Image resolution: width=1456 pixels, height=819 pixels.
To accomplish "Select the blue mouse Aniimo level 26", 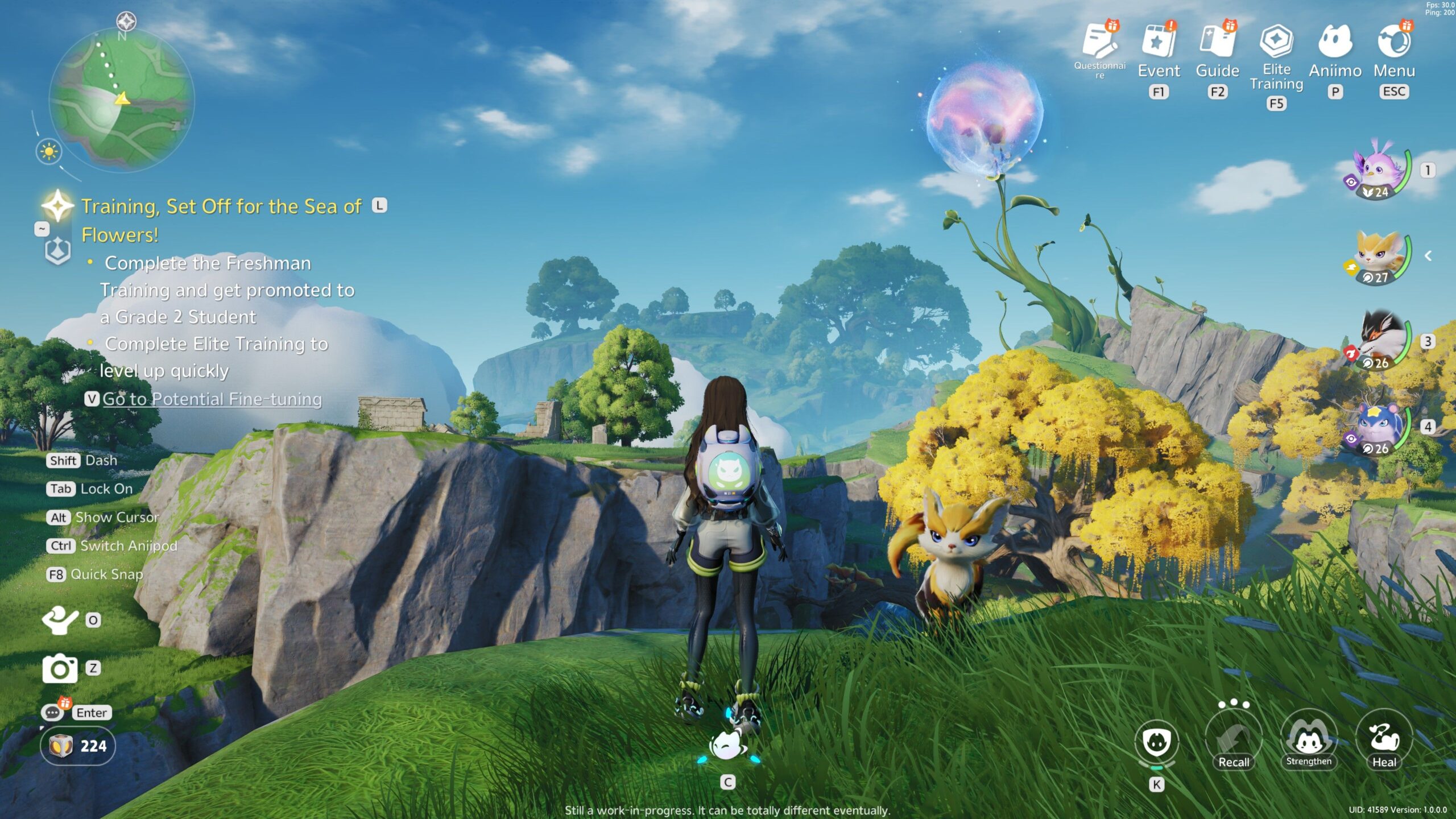I will click(x=1380, y=427).
